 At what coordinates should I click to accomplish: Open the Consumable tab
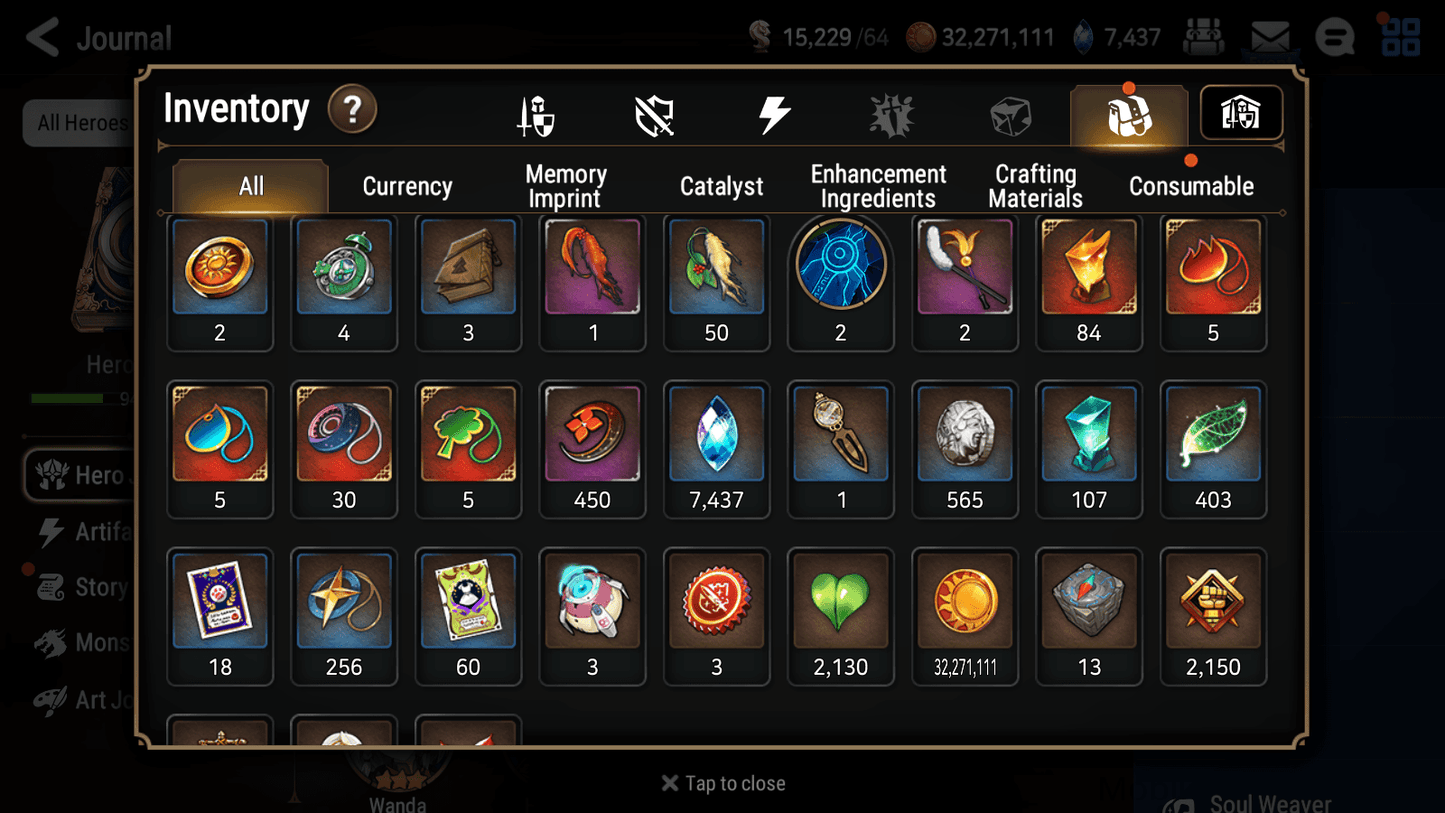pyautogui.click(x=1192, y=185)
